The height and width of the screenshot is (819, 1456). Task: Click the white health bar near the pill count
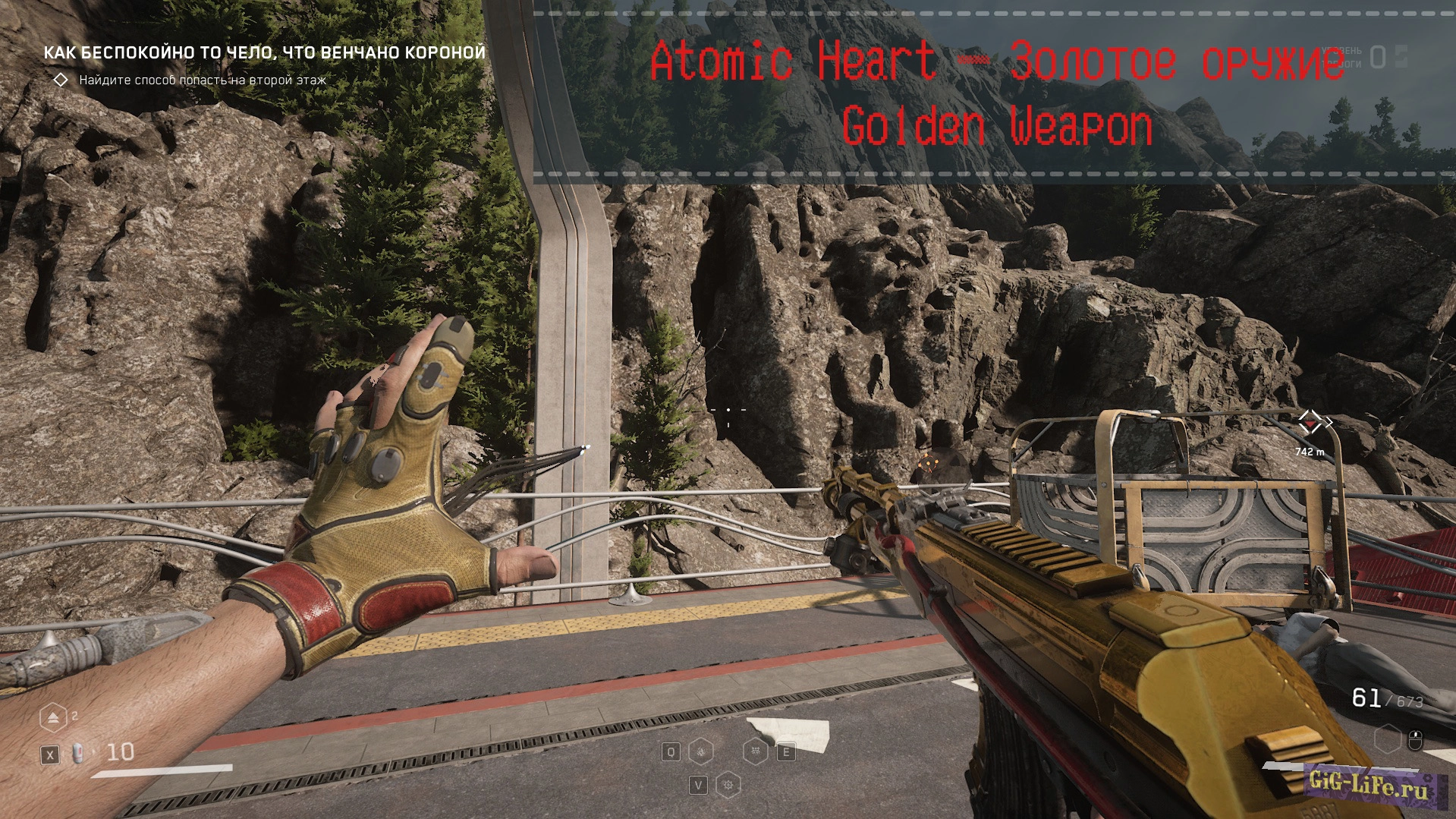click(160, 772)
